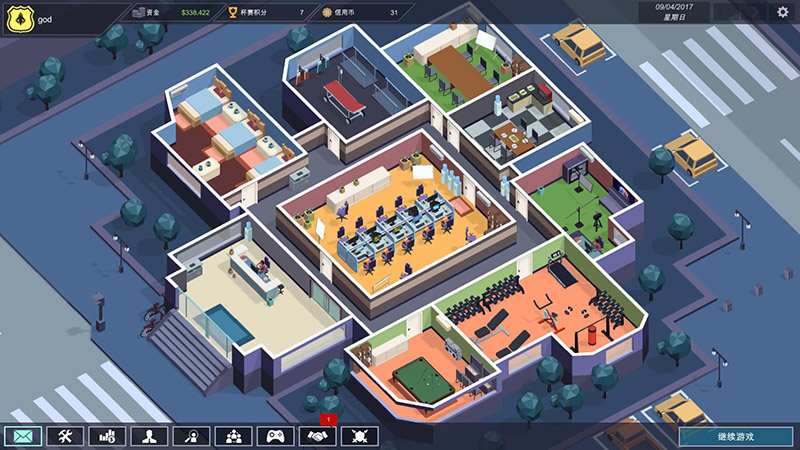The image size is (800, 450).
Task: Select the gamepad controller menu
Action: pos(275,436)
